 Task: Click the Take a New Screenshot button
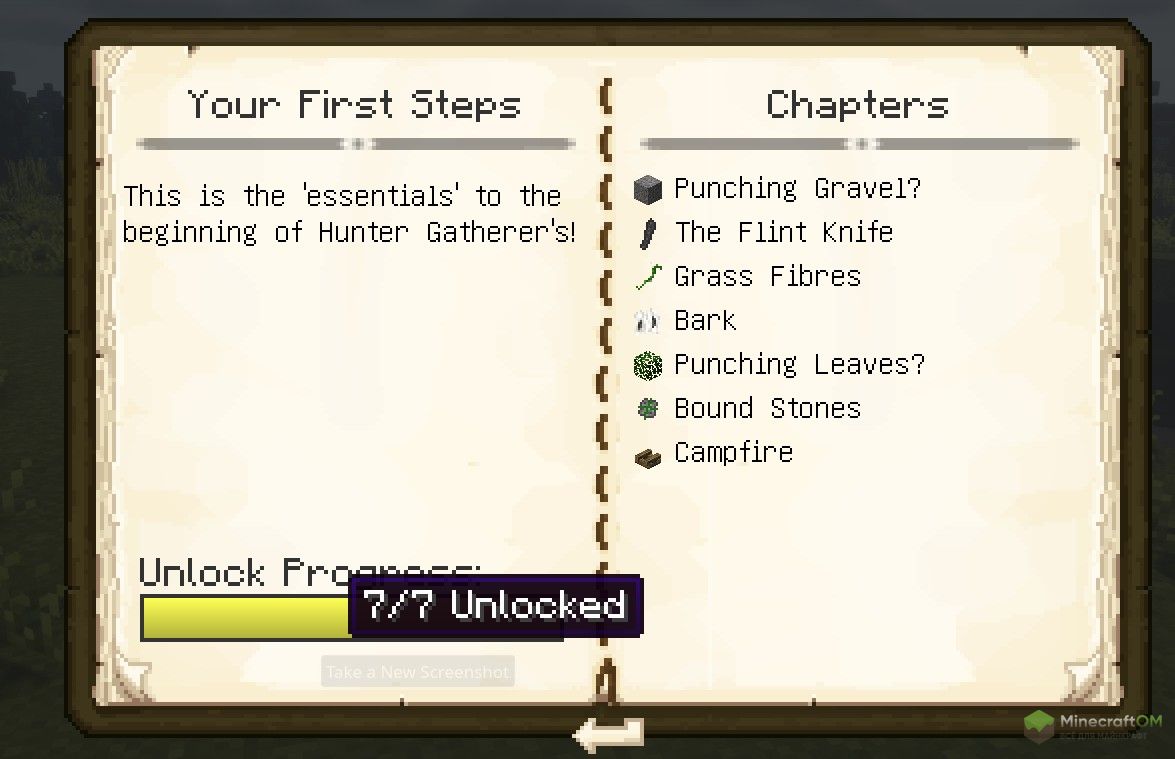click(418, 672)
